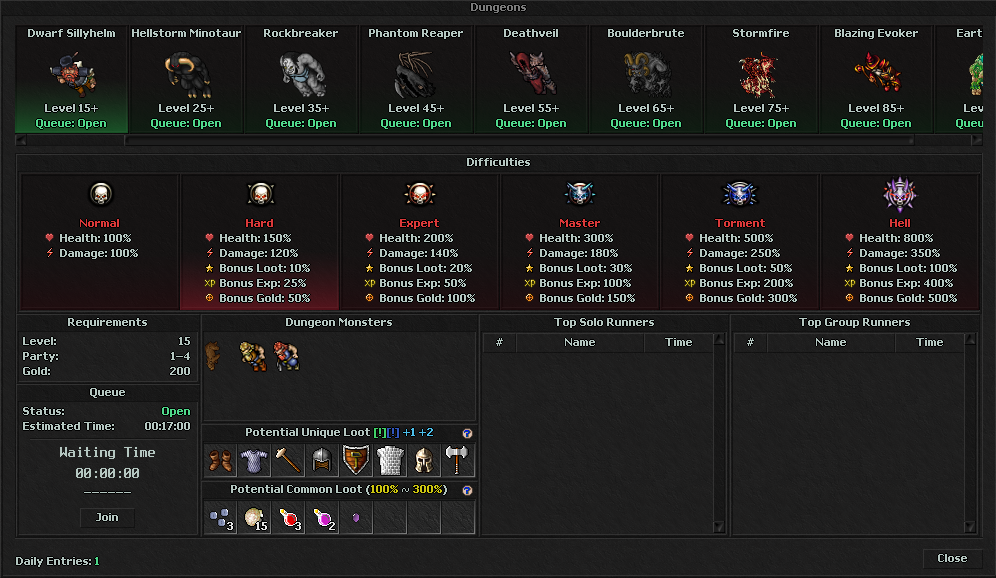Switch to Master difficulty
This screenshot has height=578, width=996.
pos(579,240)
